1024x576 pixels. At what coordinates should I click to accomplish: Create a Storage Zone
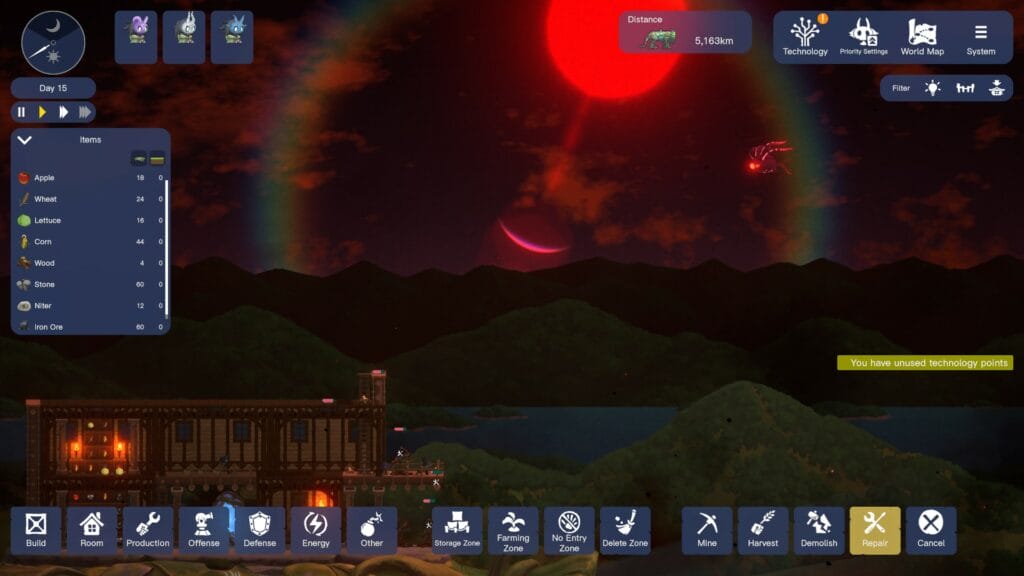coord(457,530)
